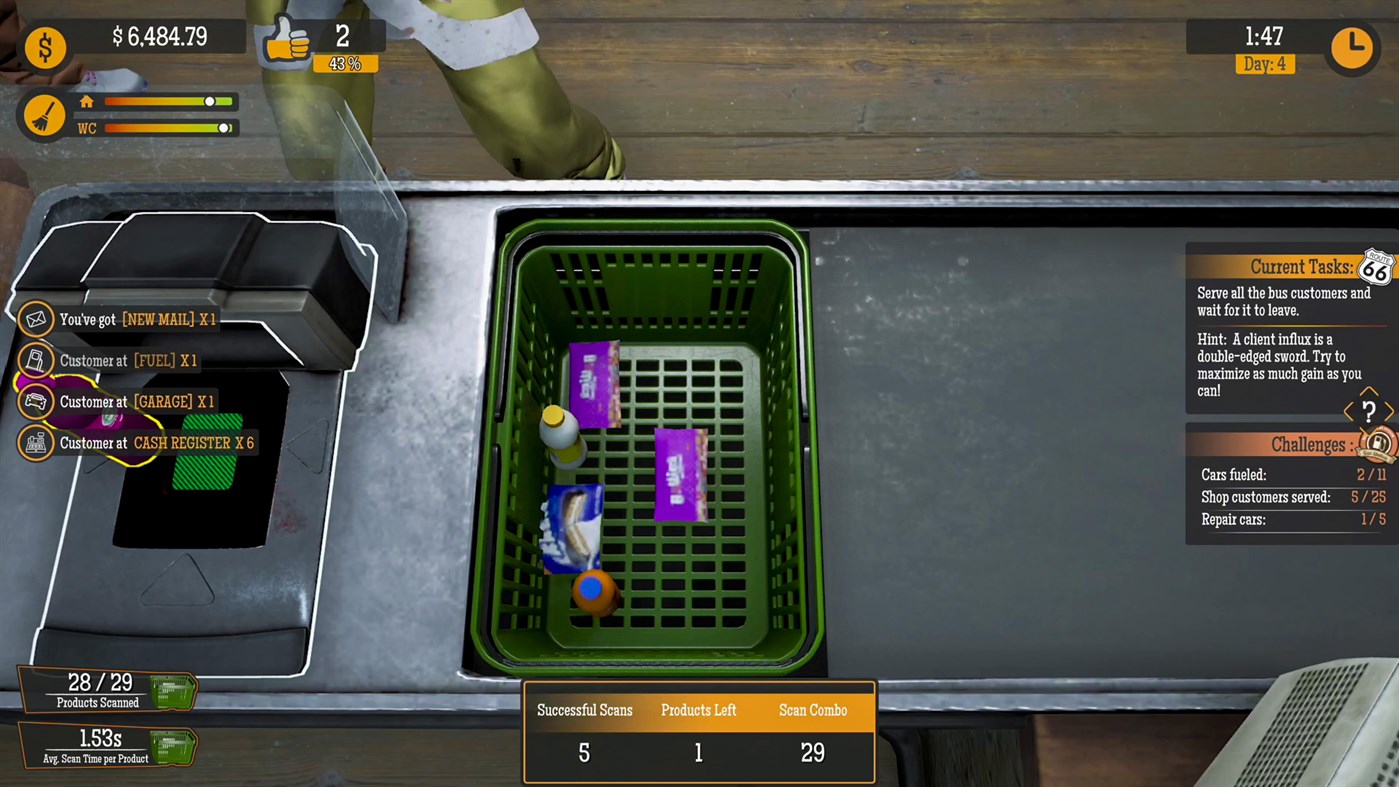Click the thumbs-up customer satisfaction icon
Image resolution: width=1399 pixels, height=787 pixels.
point(287,40)
